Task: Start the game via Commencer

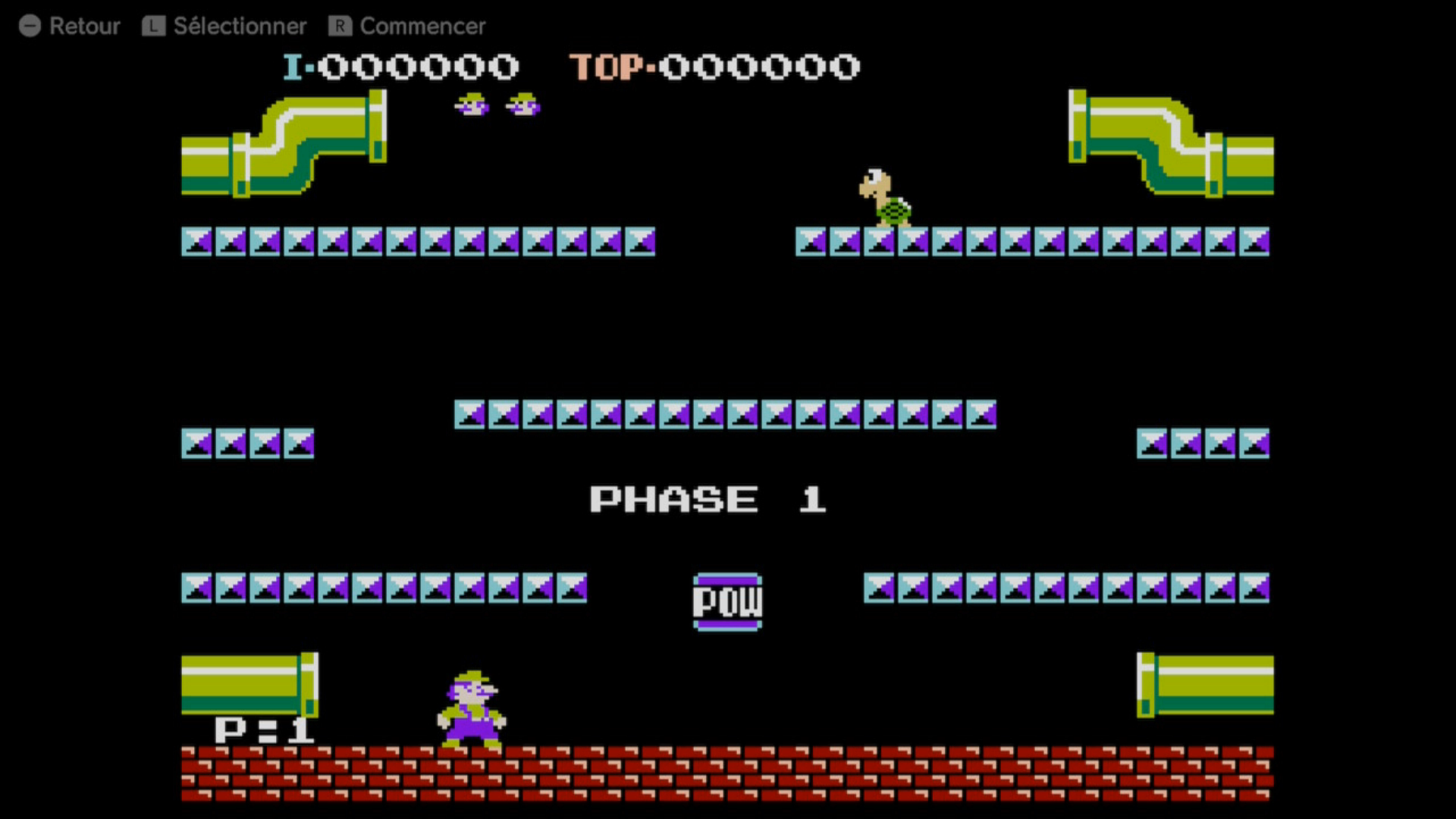Action: click(x=407, y=27)
